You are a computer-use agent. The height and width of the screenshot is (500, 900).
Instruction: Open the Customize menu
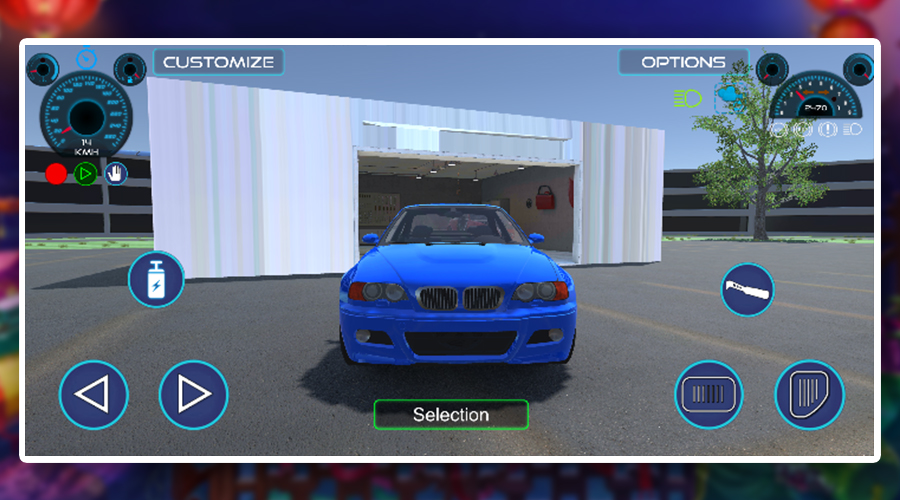tap(218, 62)
